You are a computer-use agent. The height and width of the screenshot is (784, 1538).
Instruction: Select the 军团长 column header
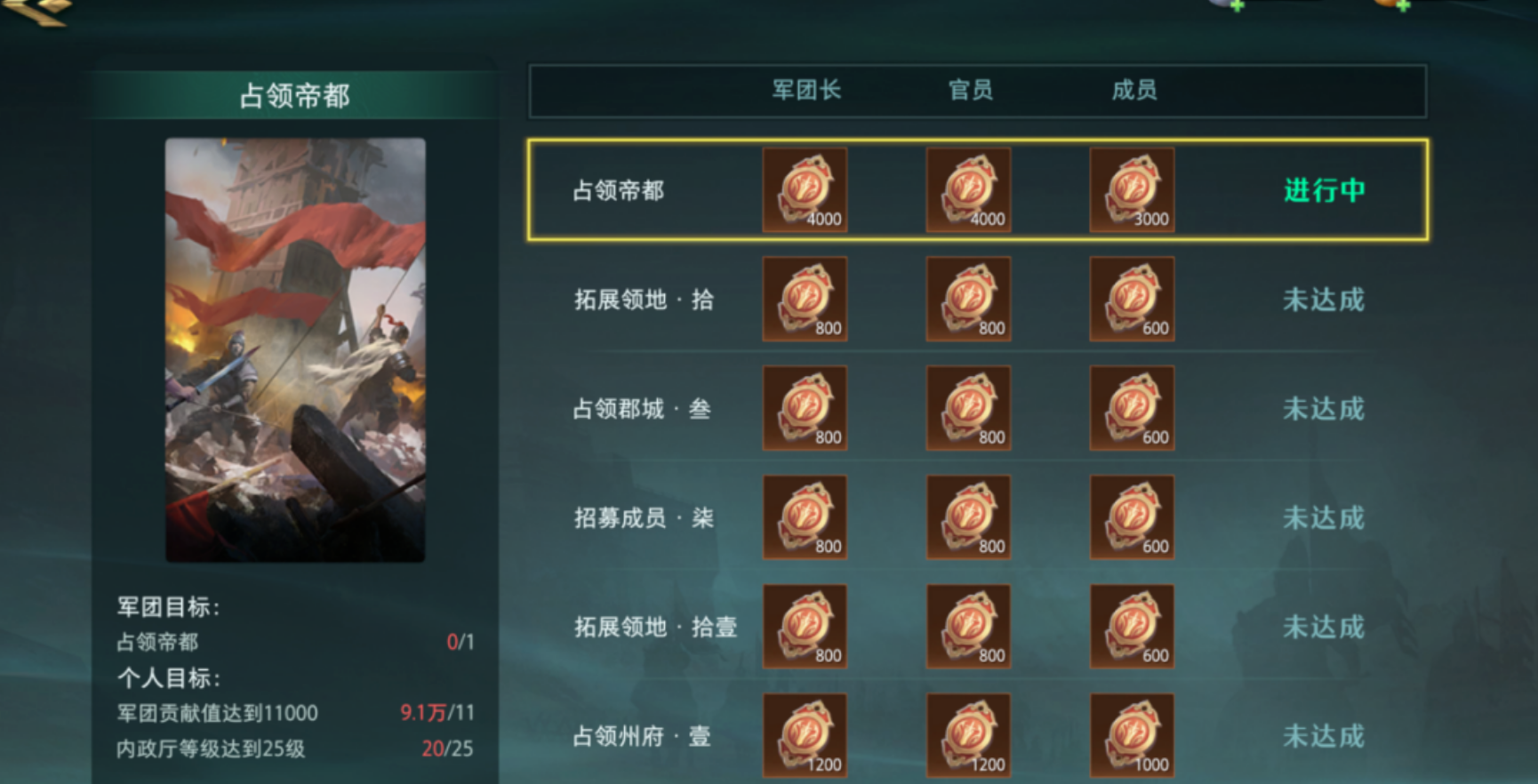[805, 89]
